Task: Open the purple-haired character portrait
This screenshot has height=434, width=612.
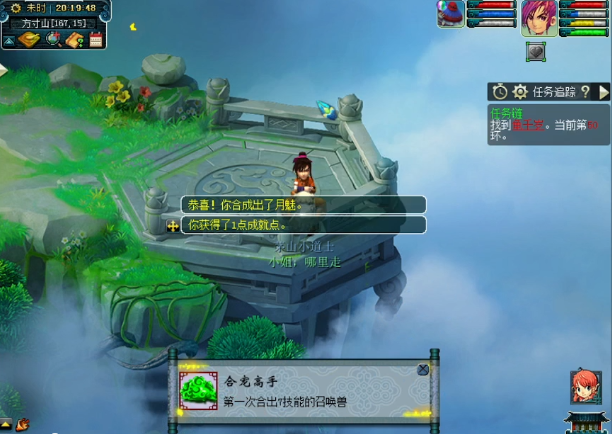Action: coord(538,17)
